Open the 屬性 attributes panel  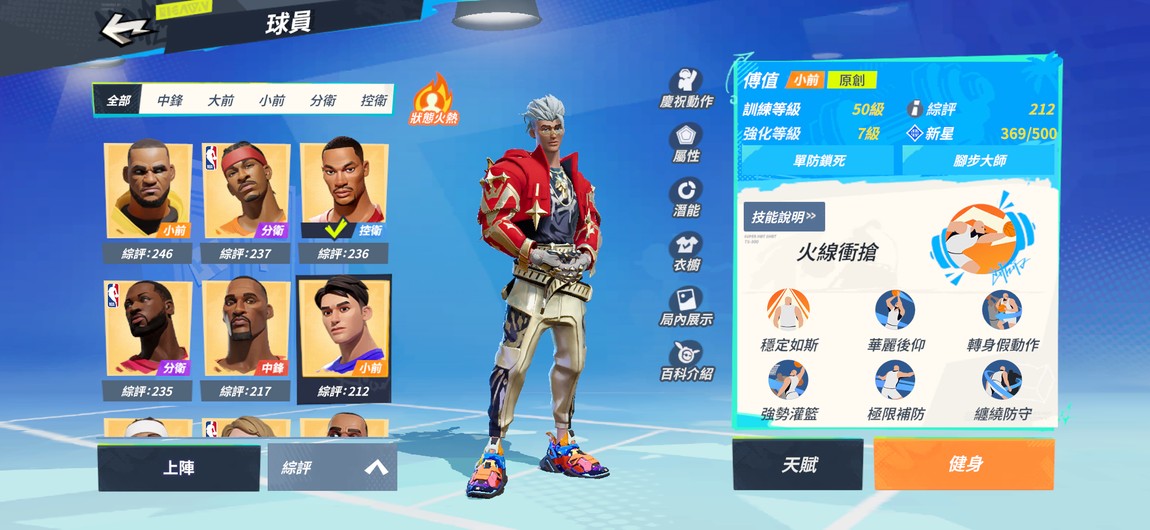click(686, 143)
